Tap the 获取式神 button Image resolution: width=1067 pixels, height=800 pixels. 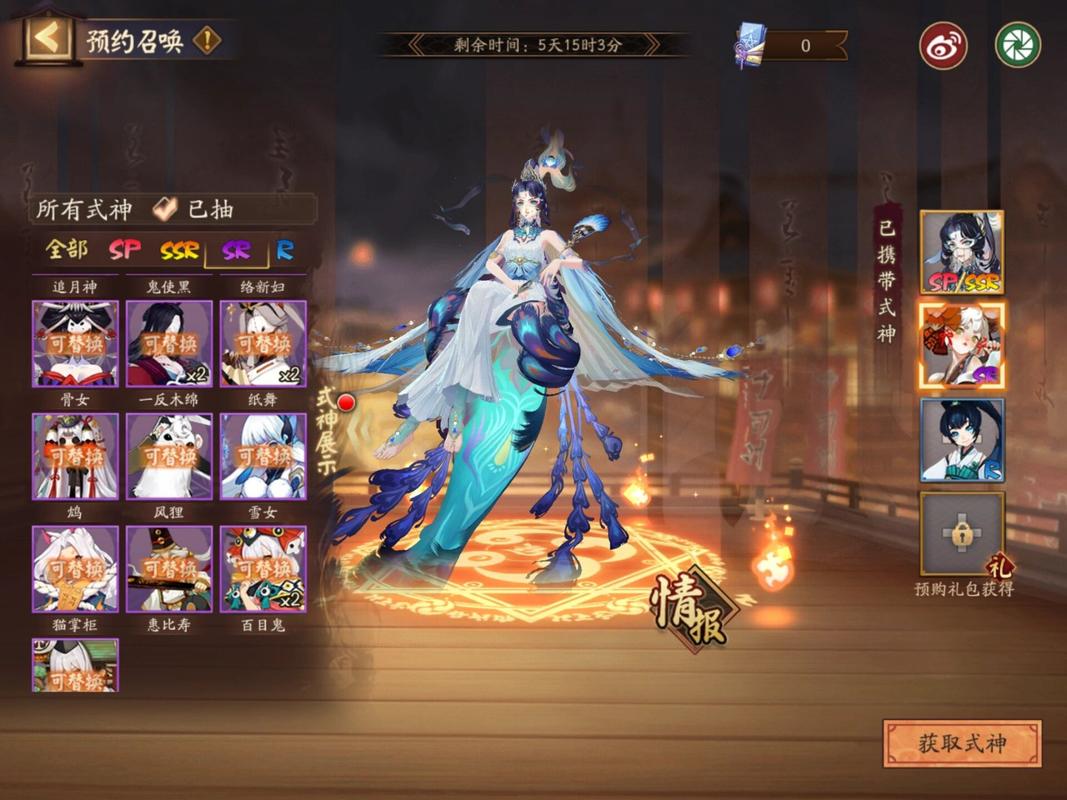961,744
